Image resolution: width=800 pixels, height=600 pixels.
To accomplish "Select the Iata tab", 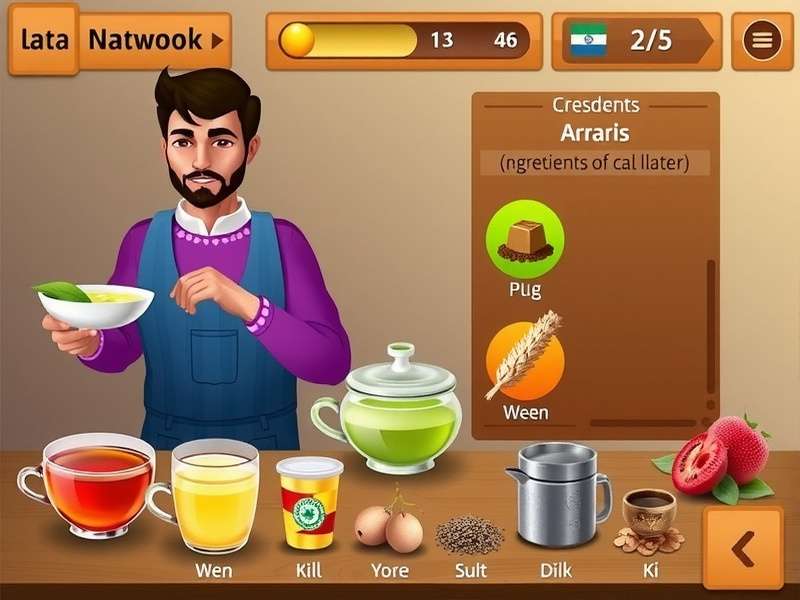I will point(43,41).
